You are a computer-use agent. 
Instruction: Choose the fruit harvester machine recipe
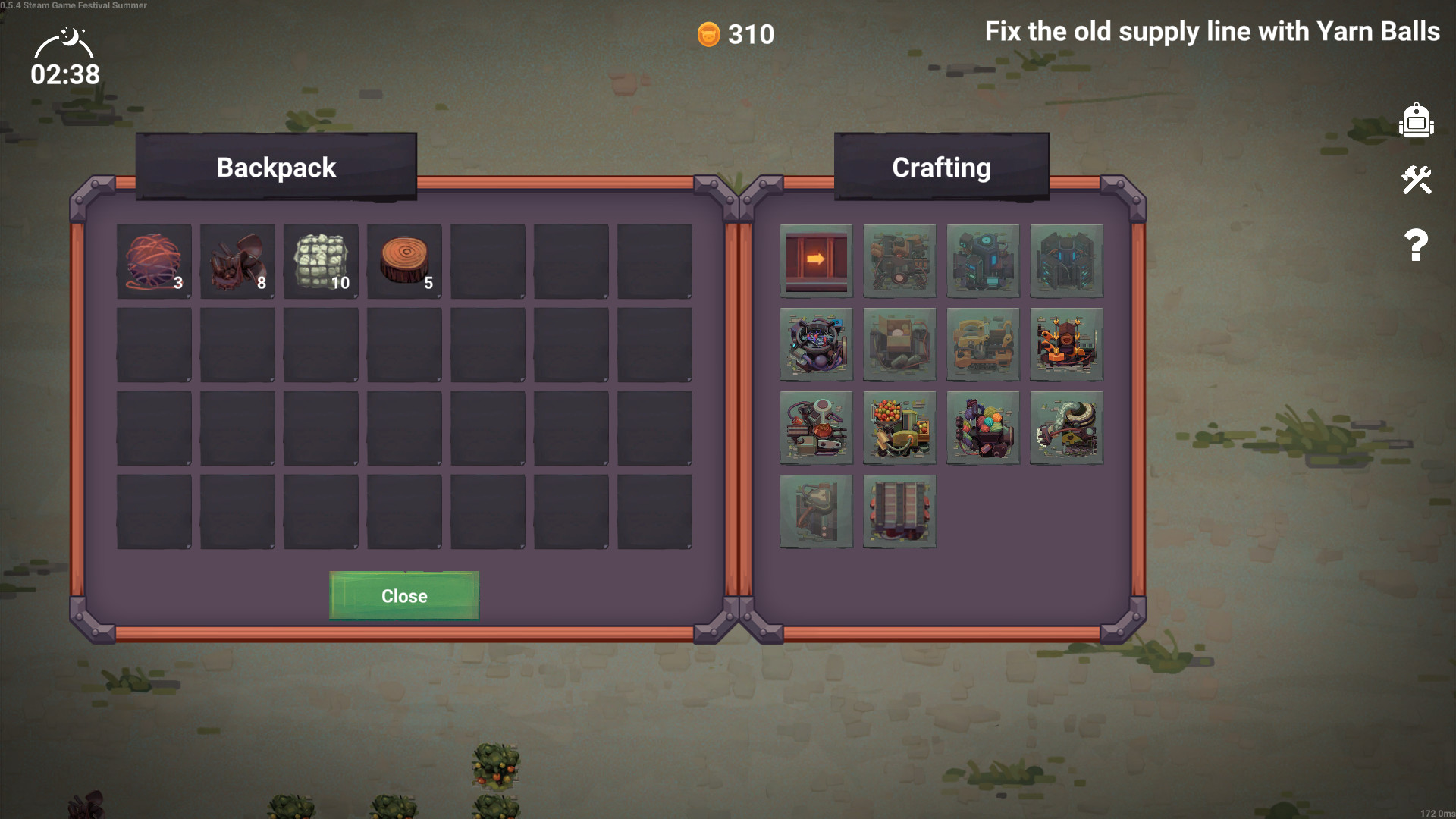899,427
